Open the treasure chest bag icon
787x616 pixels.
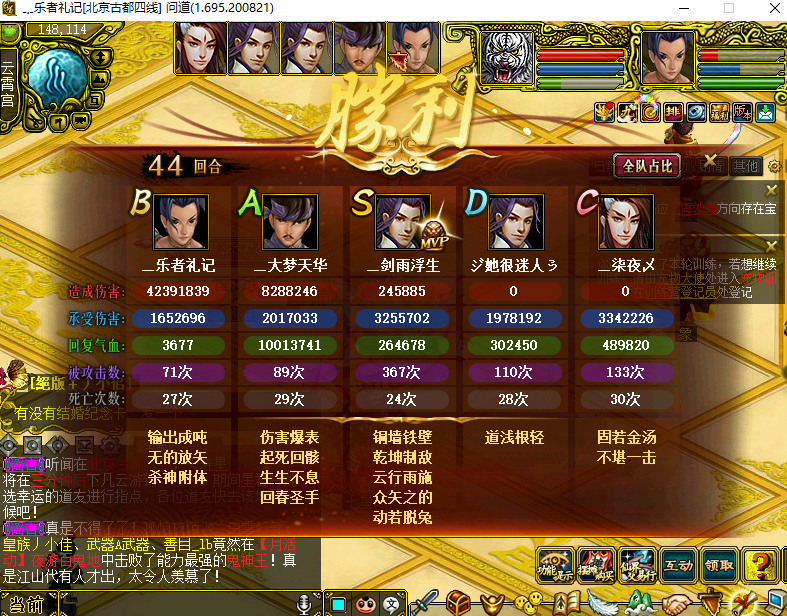pos(459,603)
